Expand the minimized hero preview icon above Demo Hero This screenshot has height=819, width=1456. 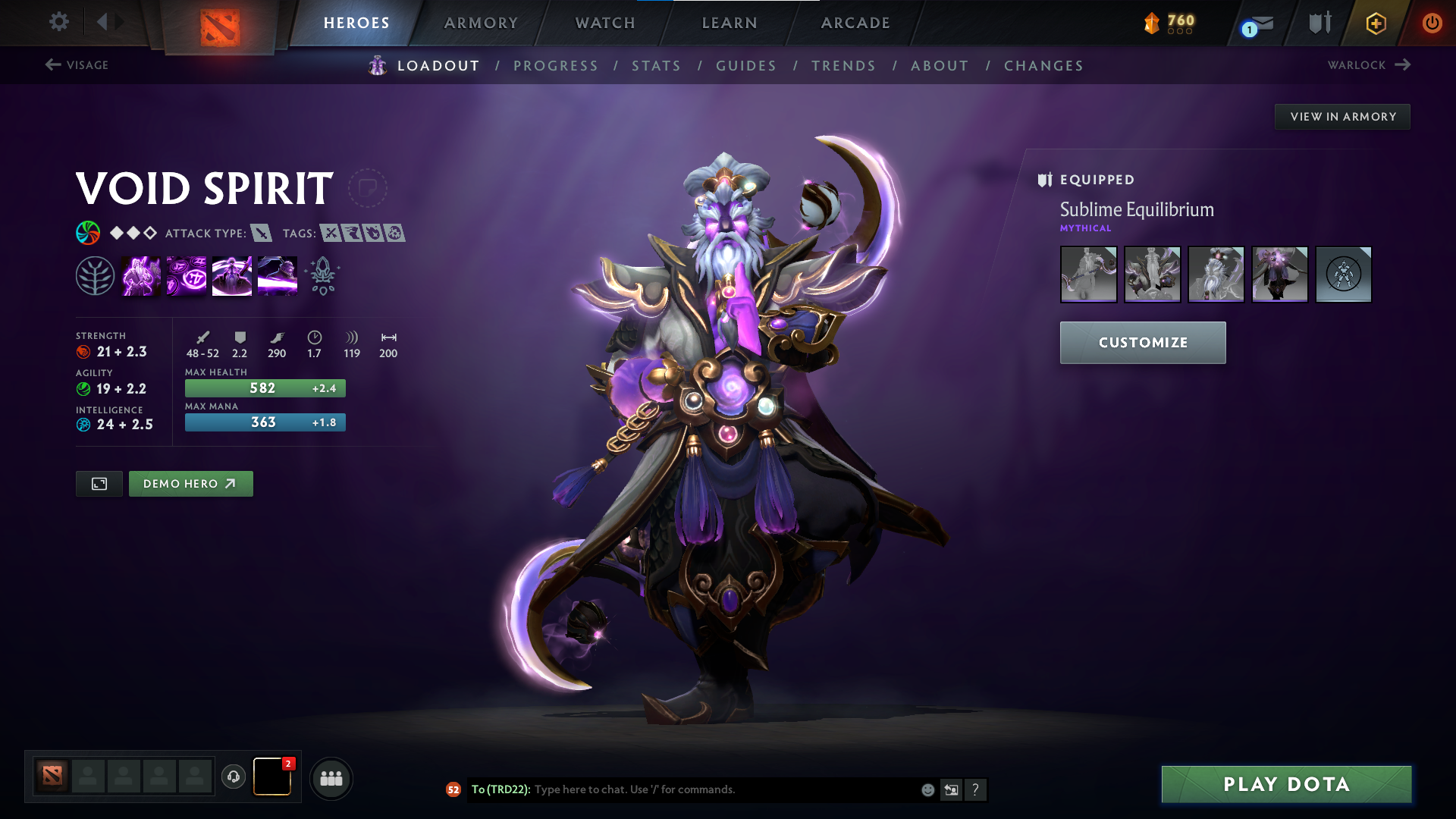tap(99, 483)
